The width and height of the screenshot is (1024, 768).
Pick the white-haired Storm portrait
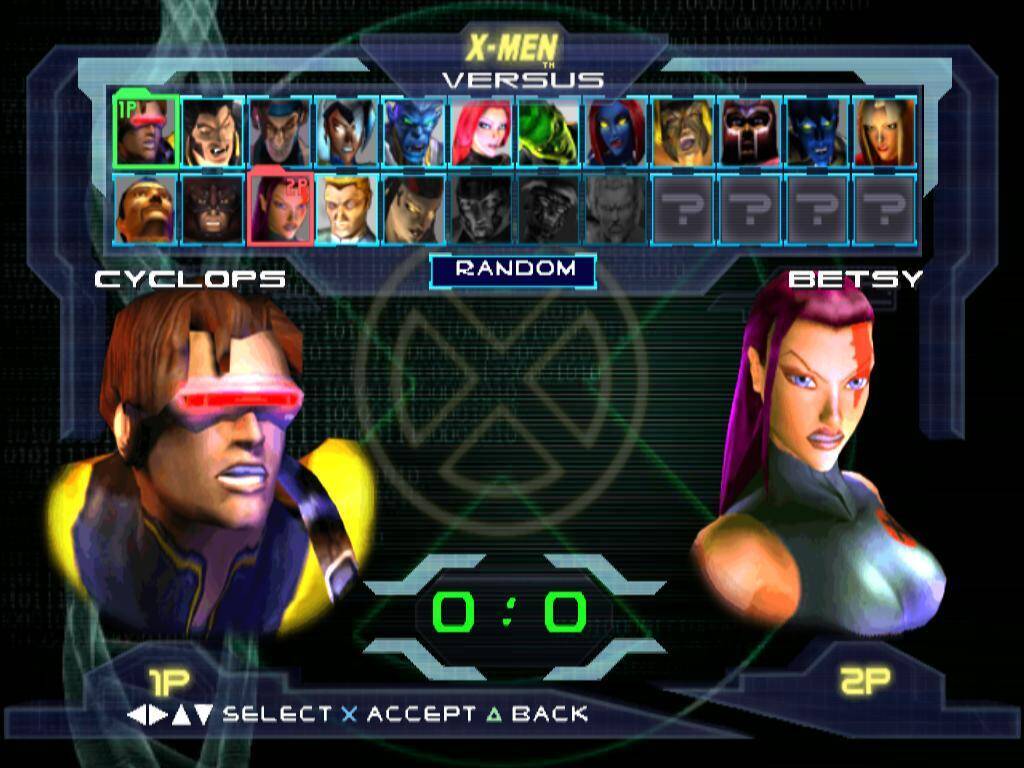[x=347, y=131]
